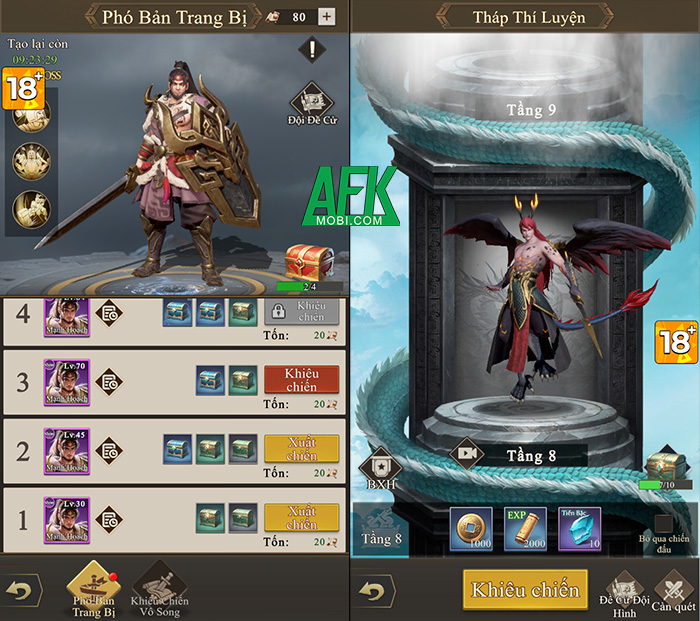Start the tower fight with the yellow Khiêu chiến button
The image size is (700, 621).
525,589
